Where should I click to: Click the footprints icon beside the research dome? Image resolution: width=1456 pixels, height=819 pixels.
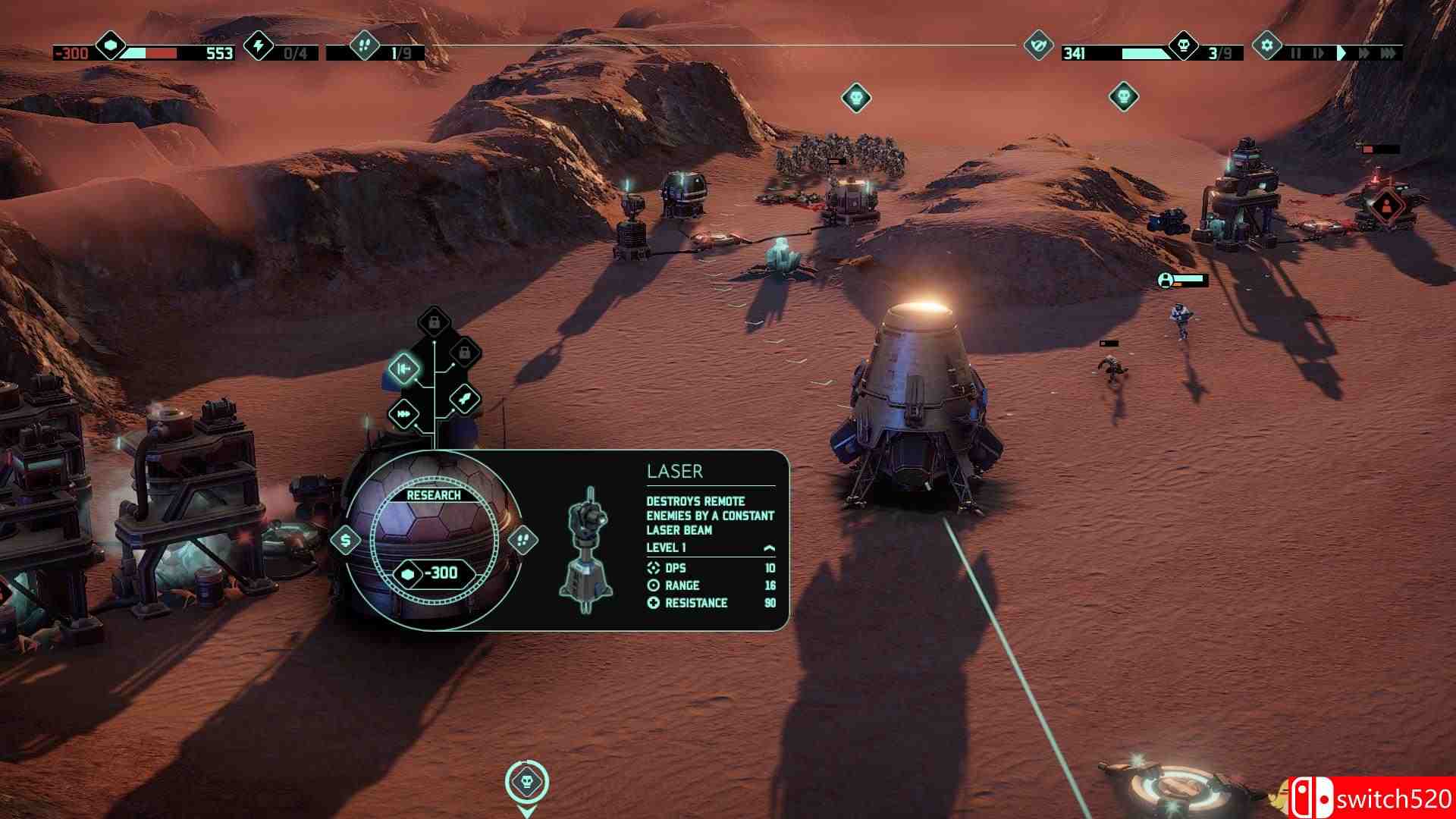pyautogui.click(x=522, y=540)
